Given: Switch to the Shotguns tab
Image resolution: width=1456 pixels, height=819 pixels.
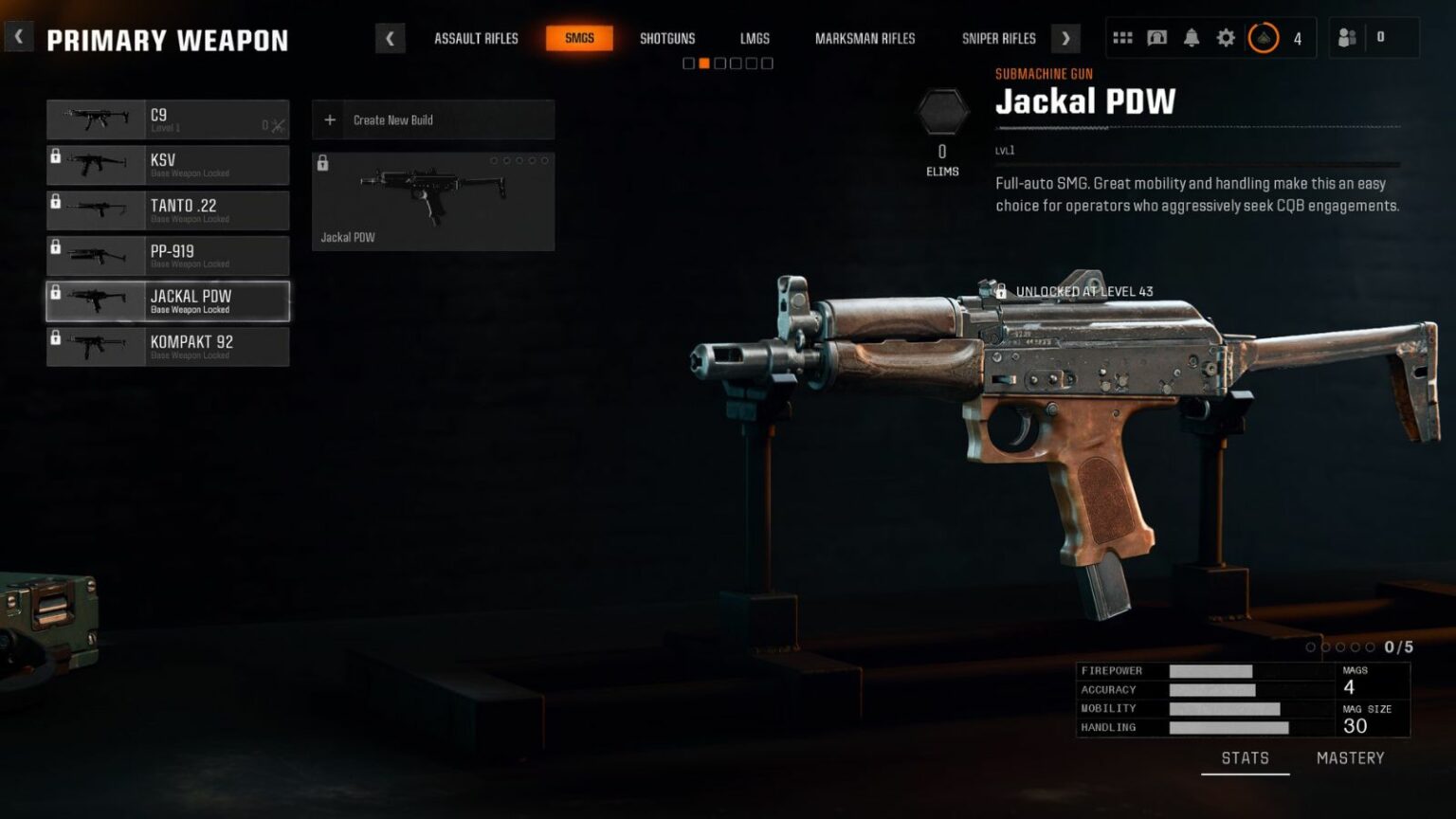Looking at the screenshot, I should pos(667,38).
